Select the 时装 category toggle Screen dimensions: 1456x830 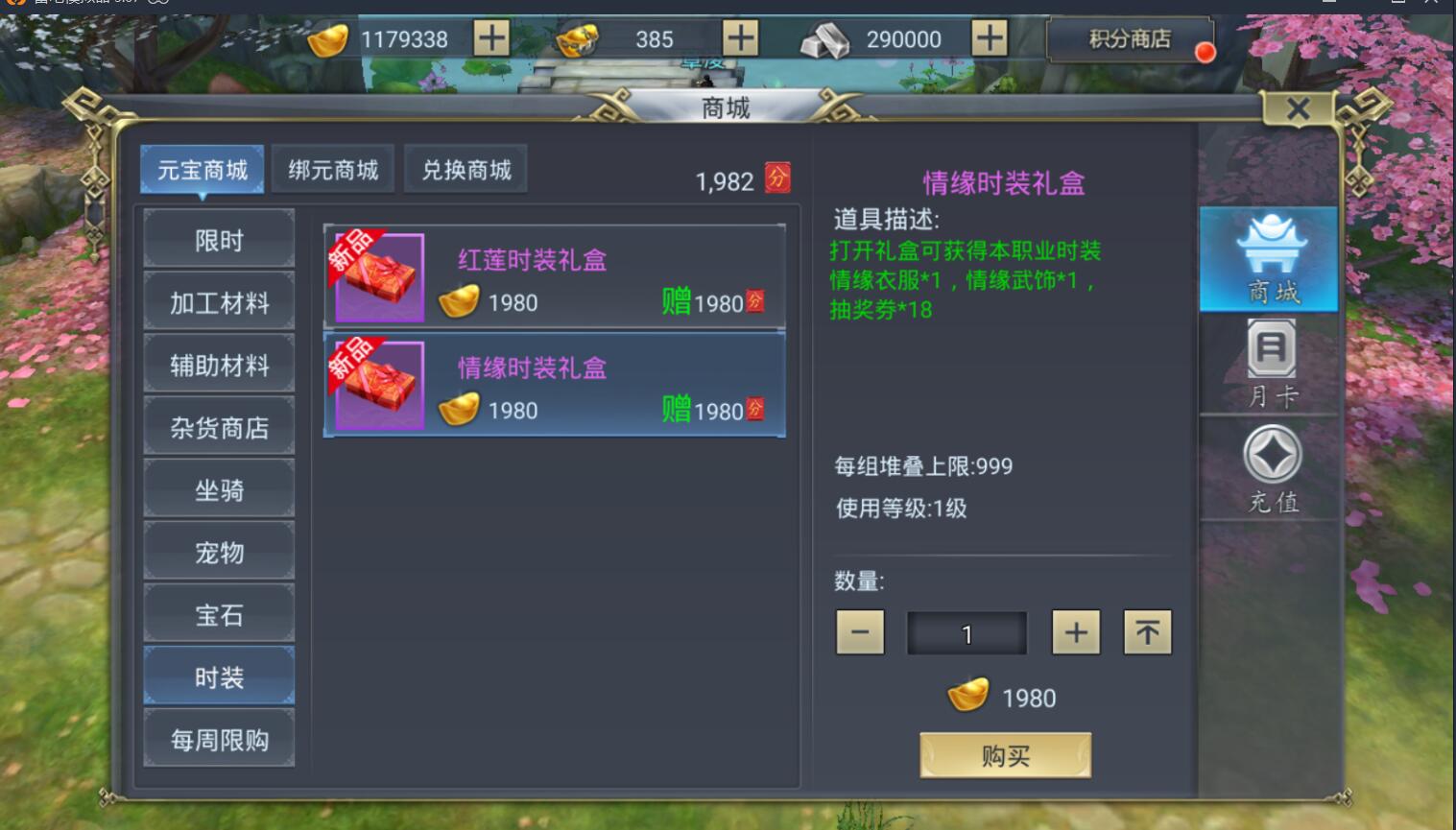[219, 675]
